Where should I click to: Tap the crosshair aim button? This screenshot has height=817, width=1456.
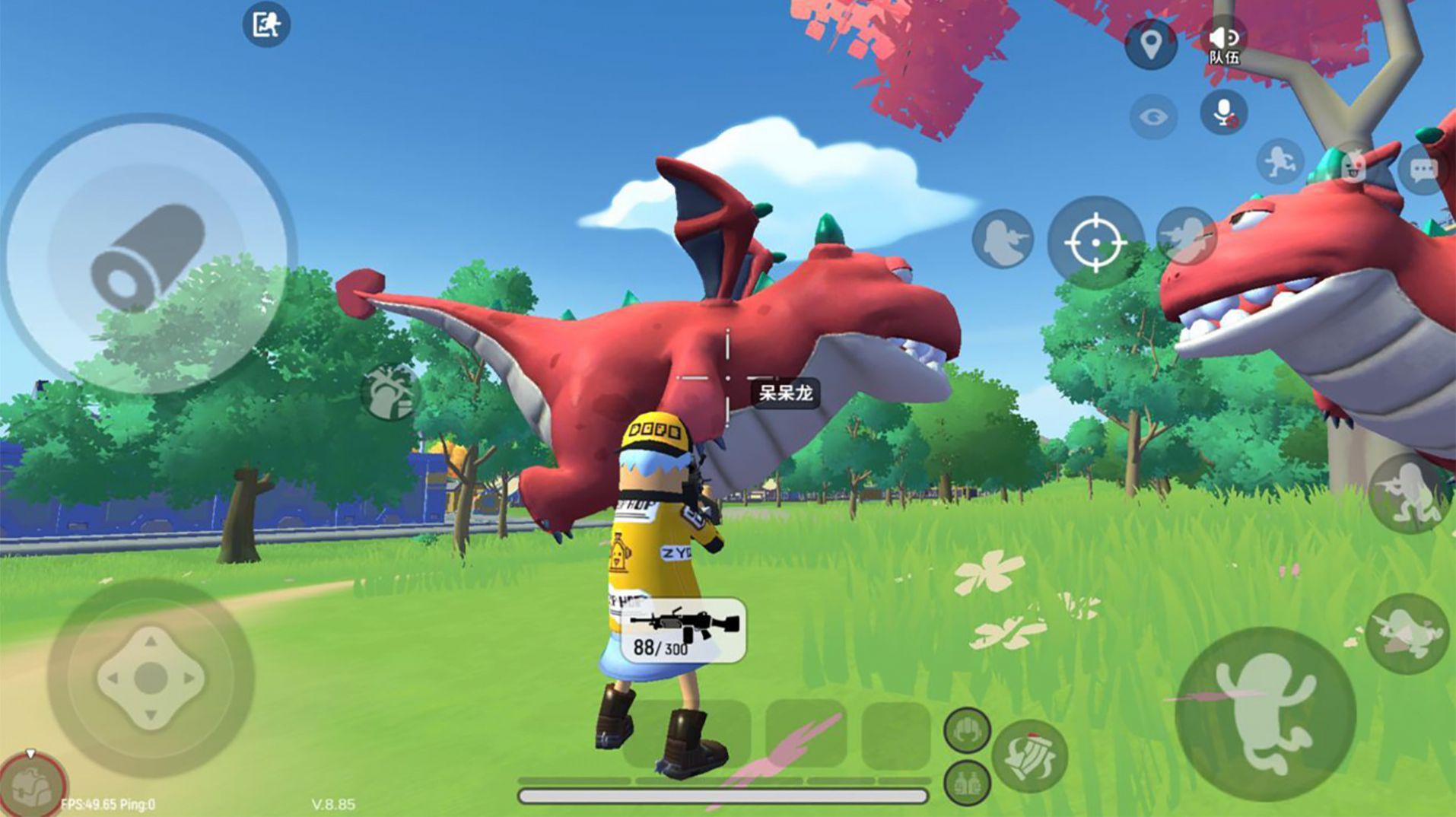pyautogui.click(x=1095, y=243)
